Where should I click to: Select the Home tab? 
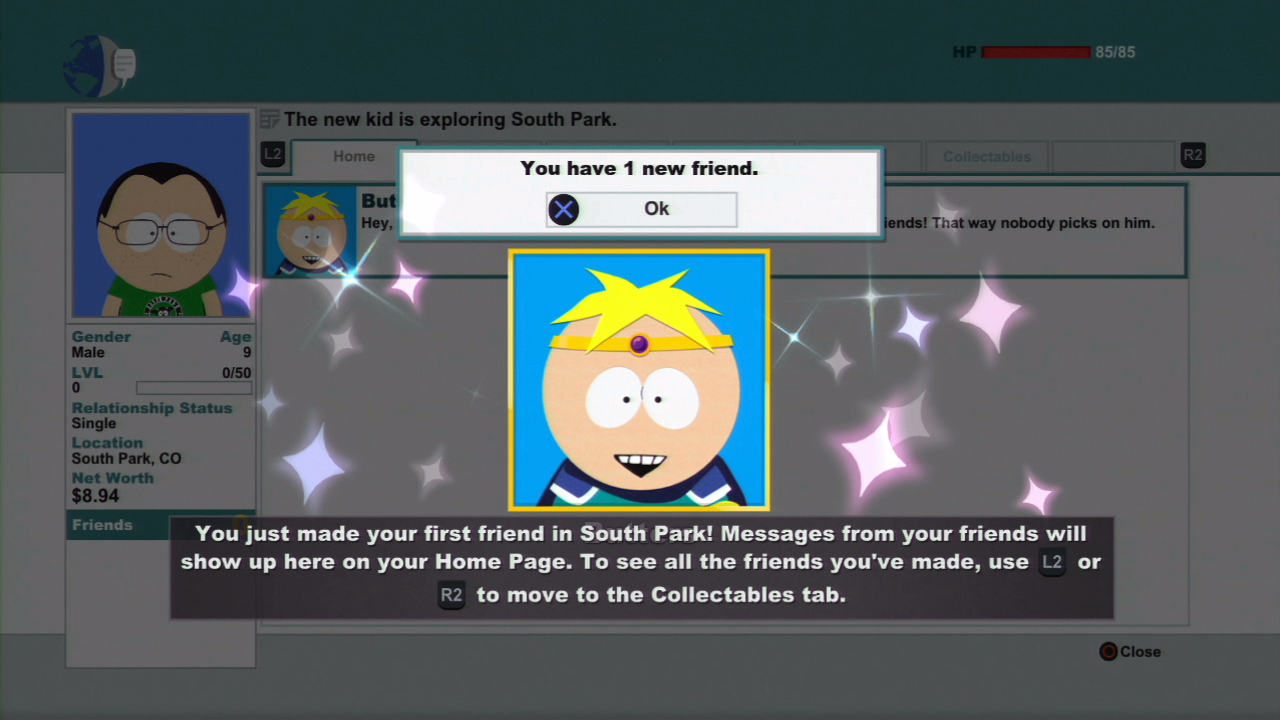pos(354,156)
